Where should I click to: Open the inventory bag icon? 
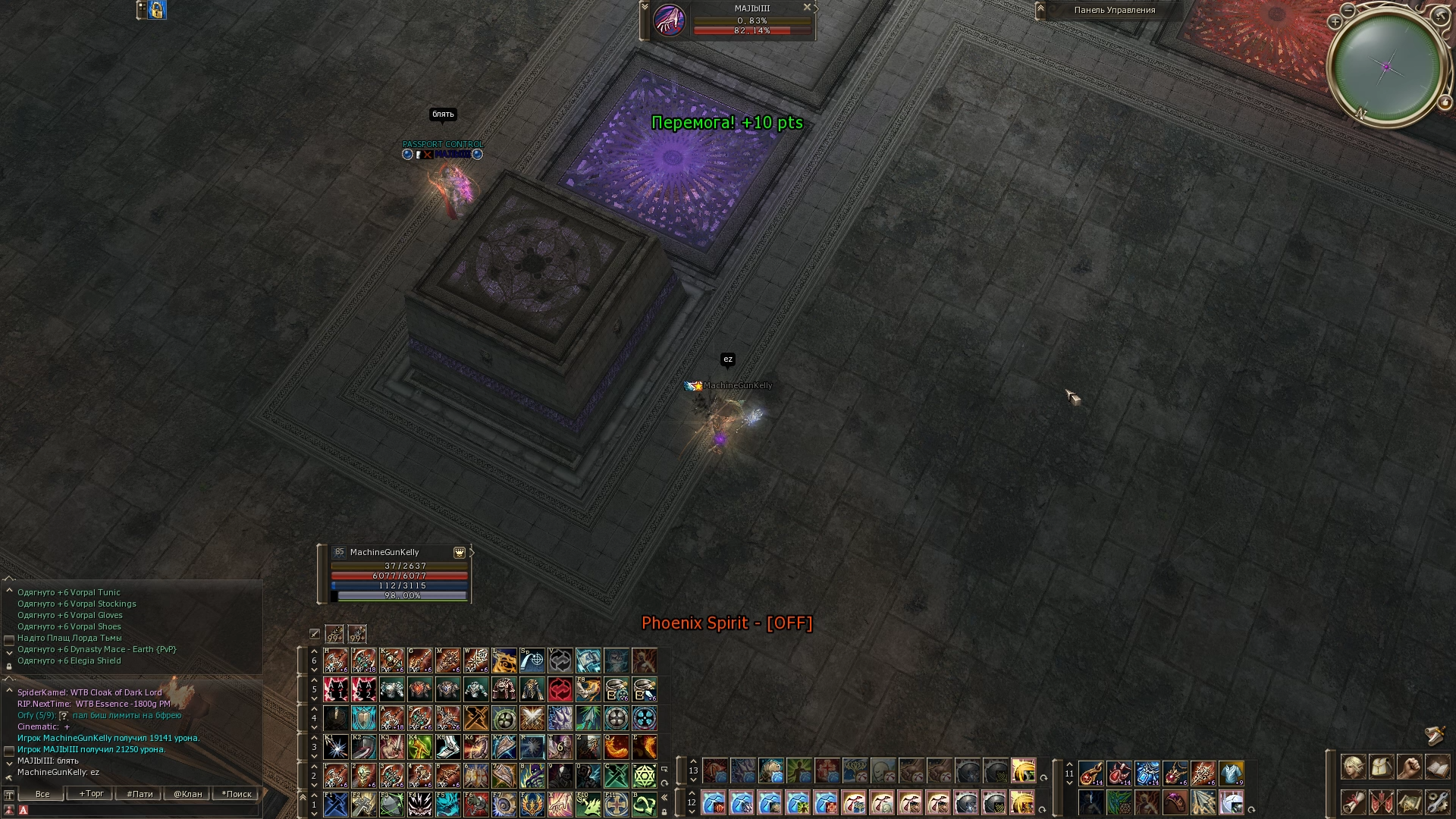[x=1382, y=767]
